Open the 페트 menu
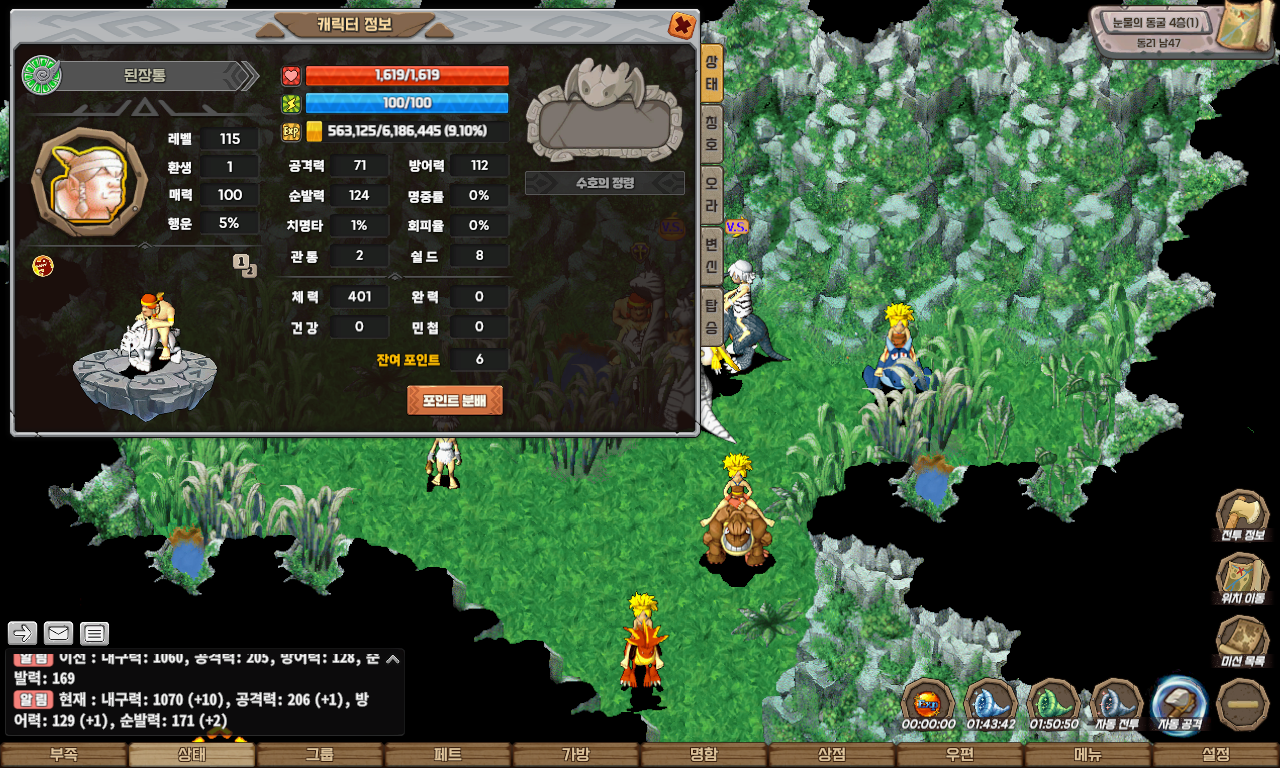 click(x=447, y=755)
